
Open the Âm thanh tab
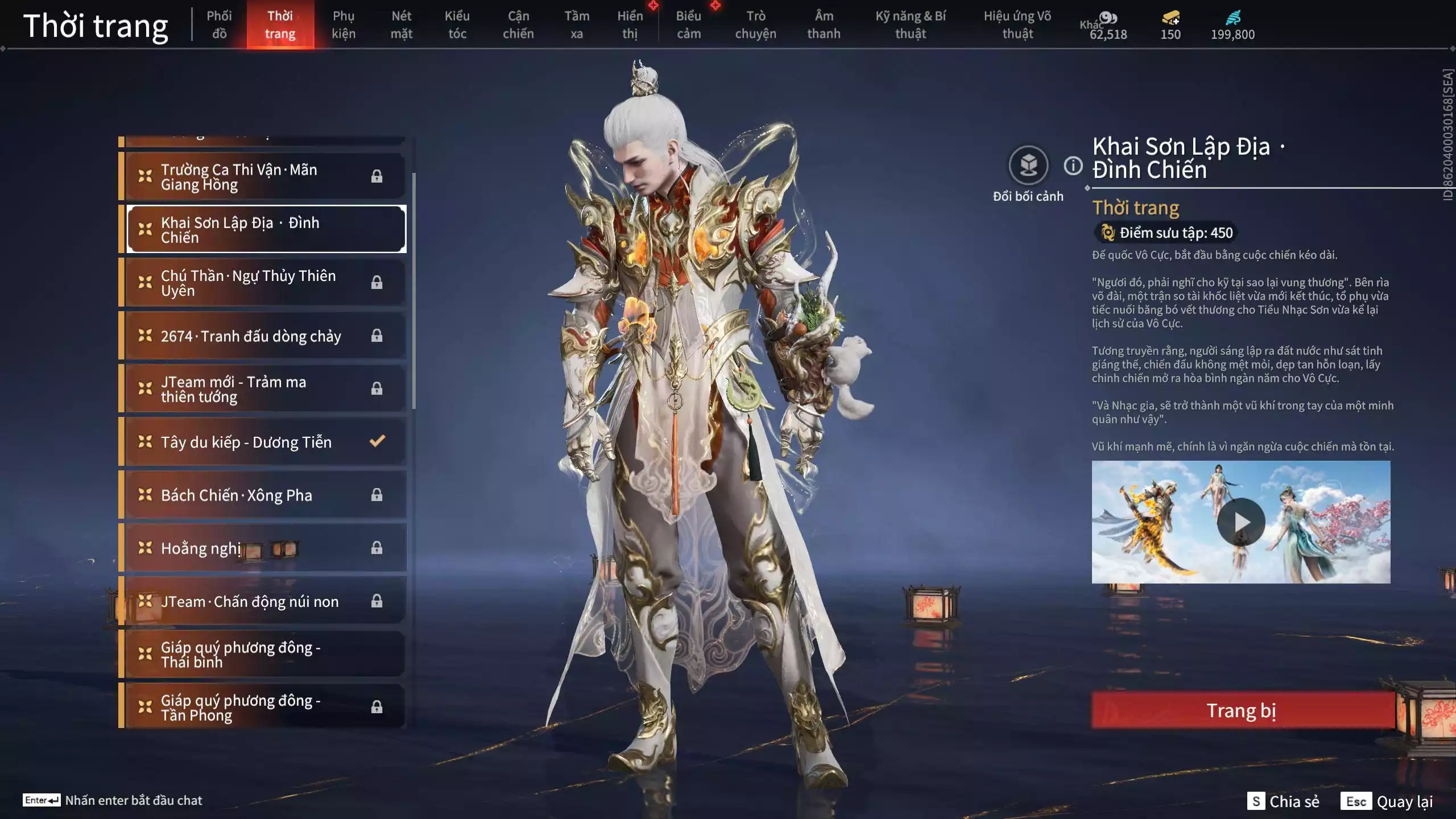tap(823, 24)
